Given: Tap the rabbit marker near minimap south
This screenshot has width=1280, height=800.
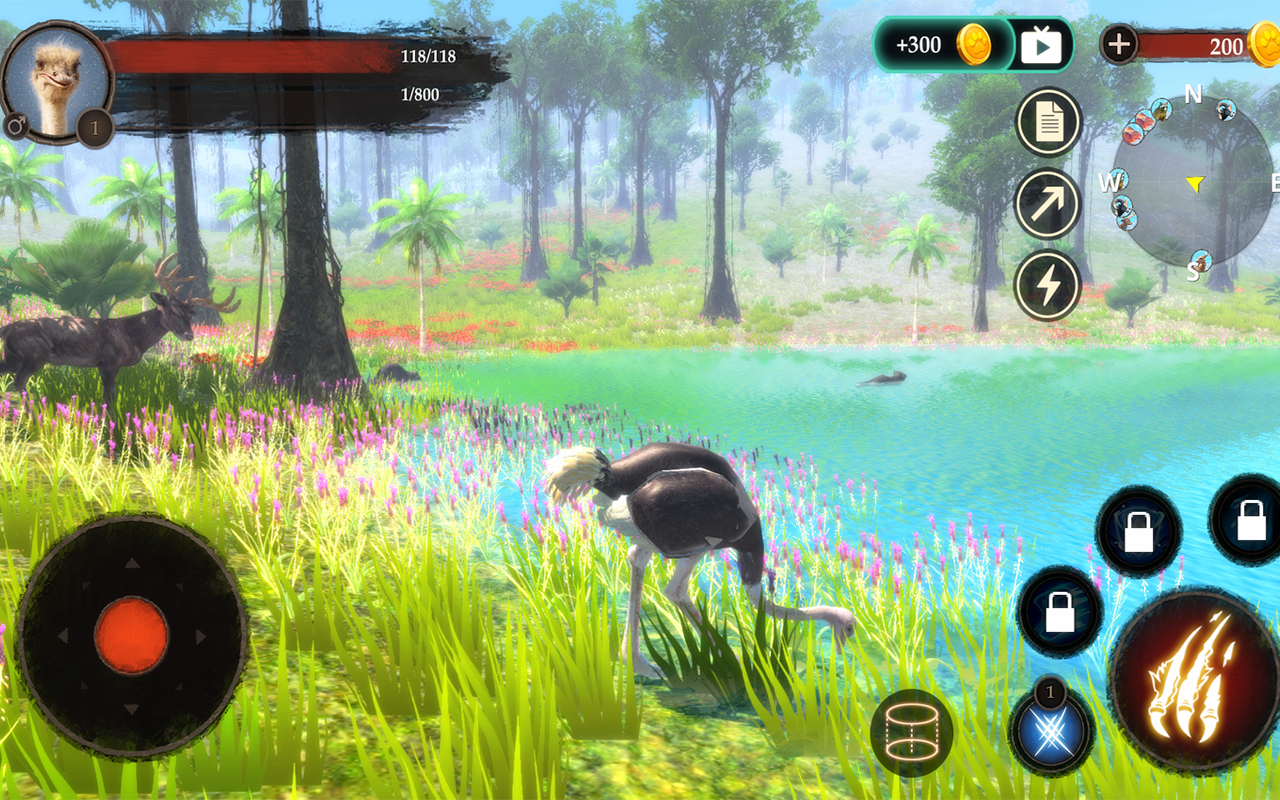Looking at the screenshot, I should click(x=1202, y=260).
